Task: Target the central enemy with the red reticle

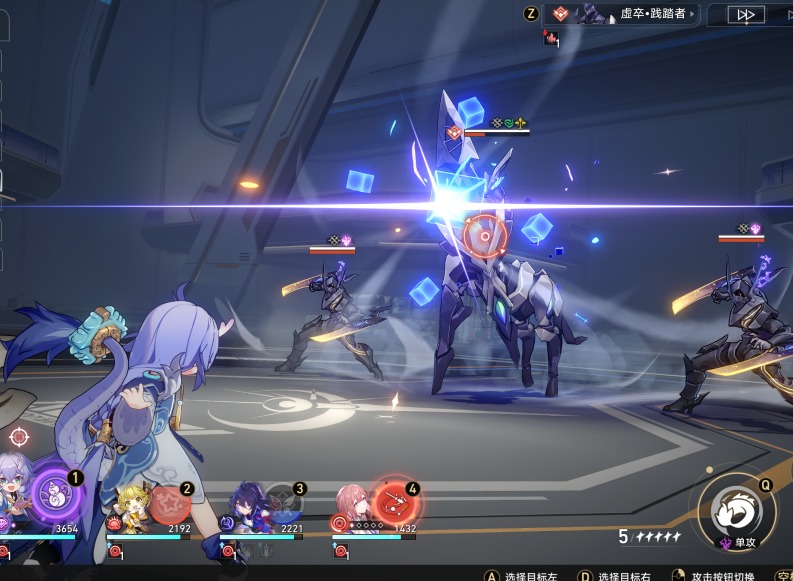Action: (x=484, y=236)
